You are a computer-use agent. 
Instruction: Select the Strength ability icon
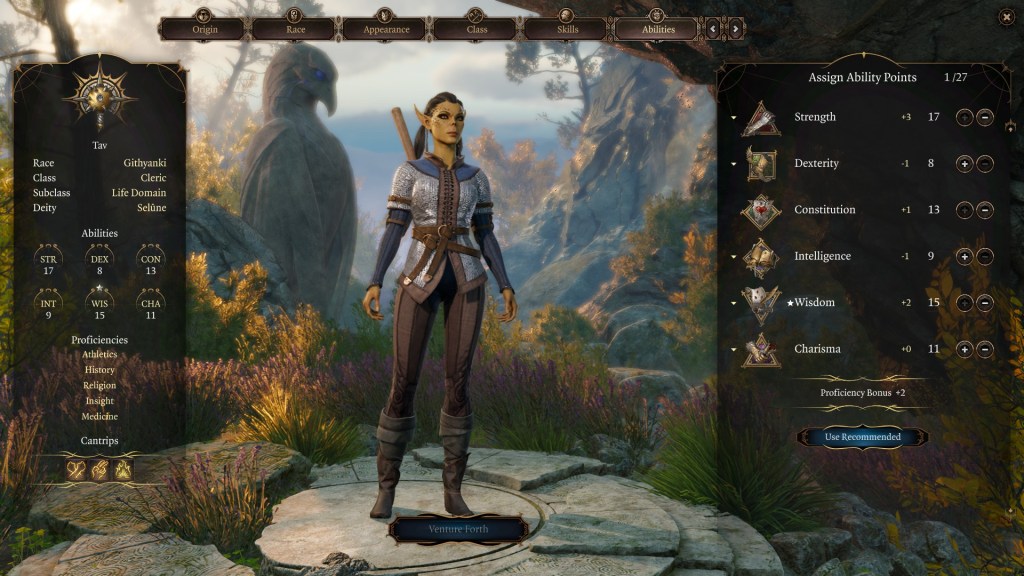[x=761, y=118]
